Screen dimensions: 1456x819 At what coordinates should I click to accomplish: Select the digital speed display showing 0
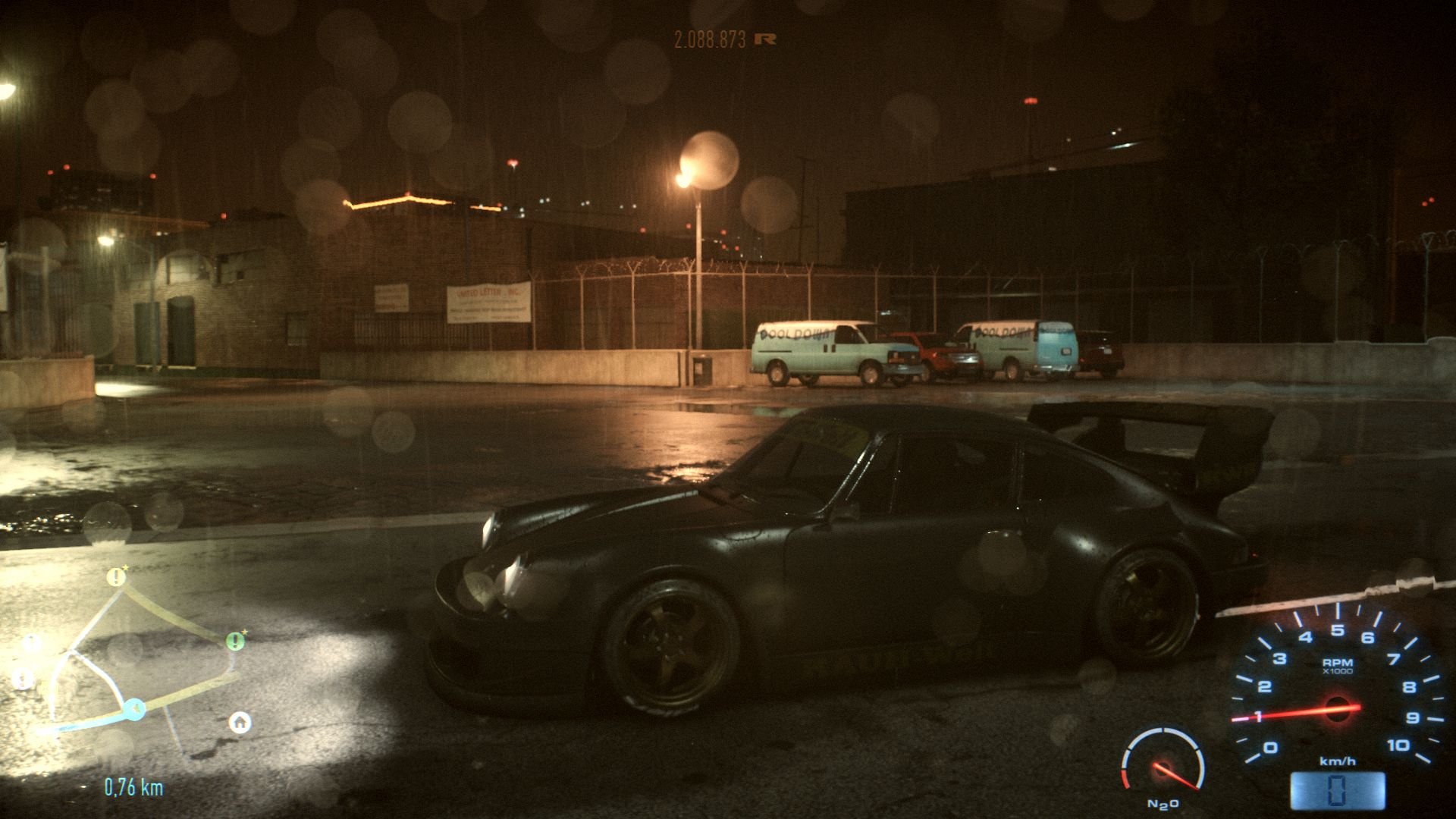coord(1337,790)
